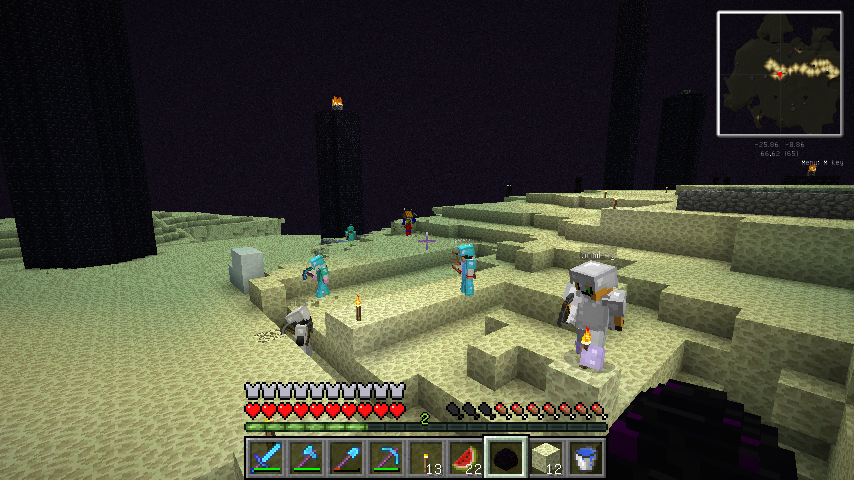Switch to the diamond pickaxe slot

coord(386,458)
